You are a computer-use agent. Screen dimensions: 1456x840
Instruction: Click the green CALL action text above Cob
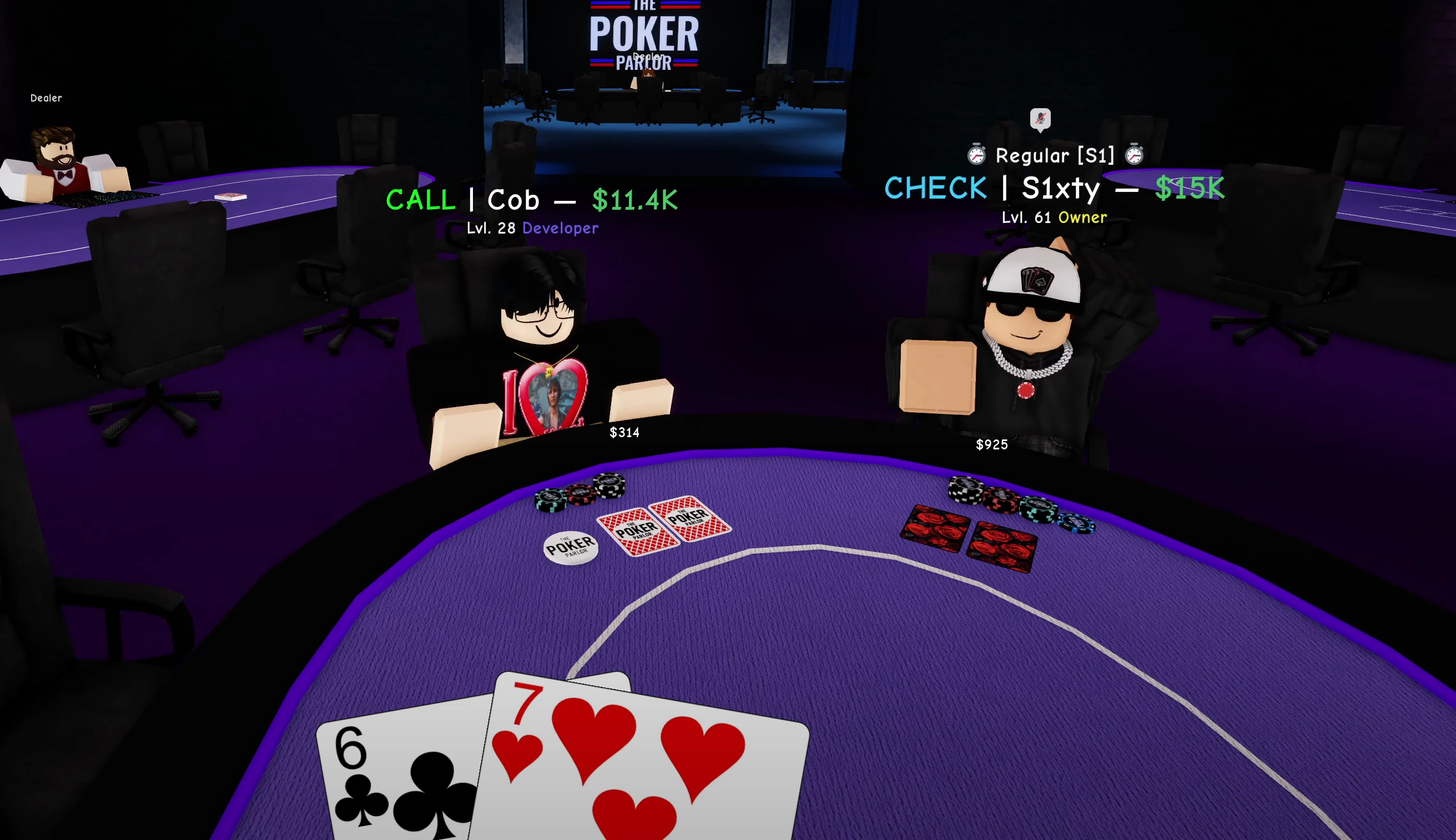420,200
